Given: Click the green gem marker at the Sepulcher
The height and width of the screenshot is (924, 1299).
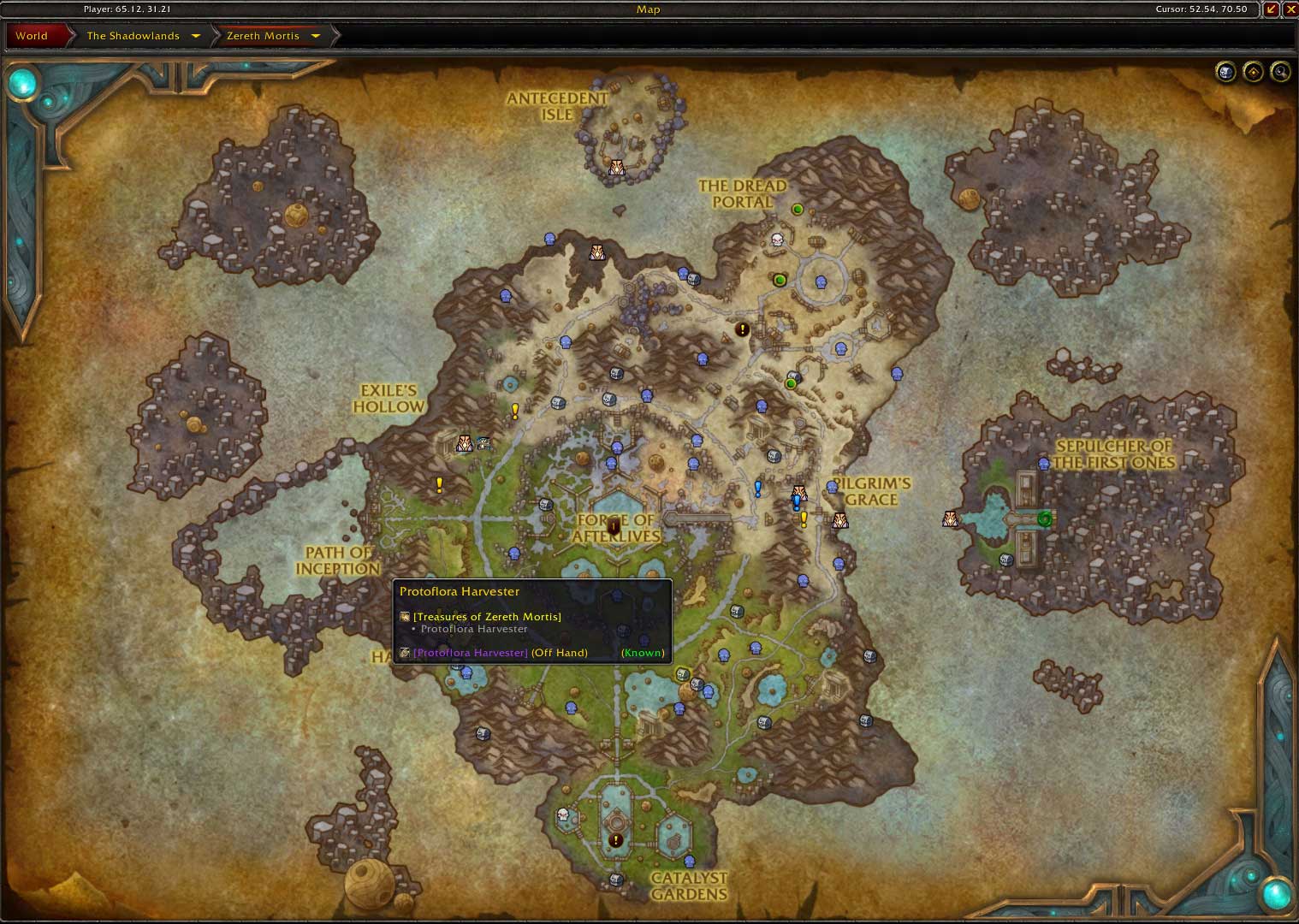Looking at the screenshot, I should coord(1045,518).
